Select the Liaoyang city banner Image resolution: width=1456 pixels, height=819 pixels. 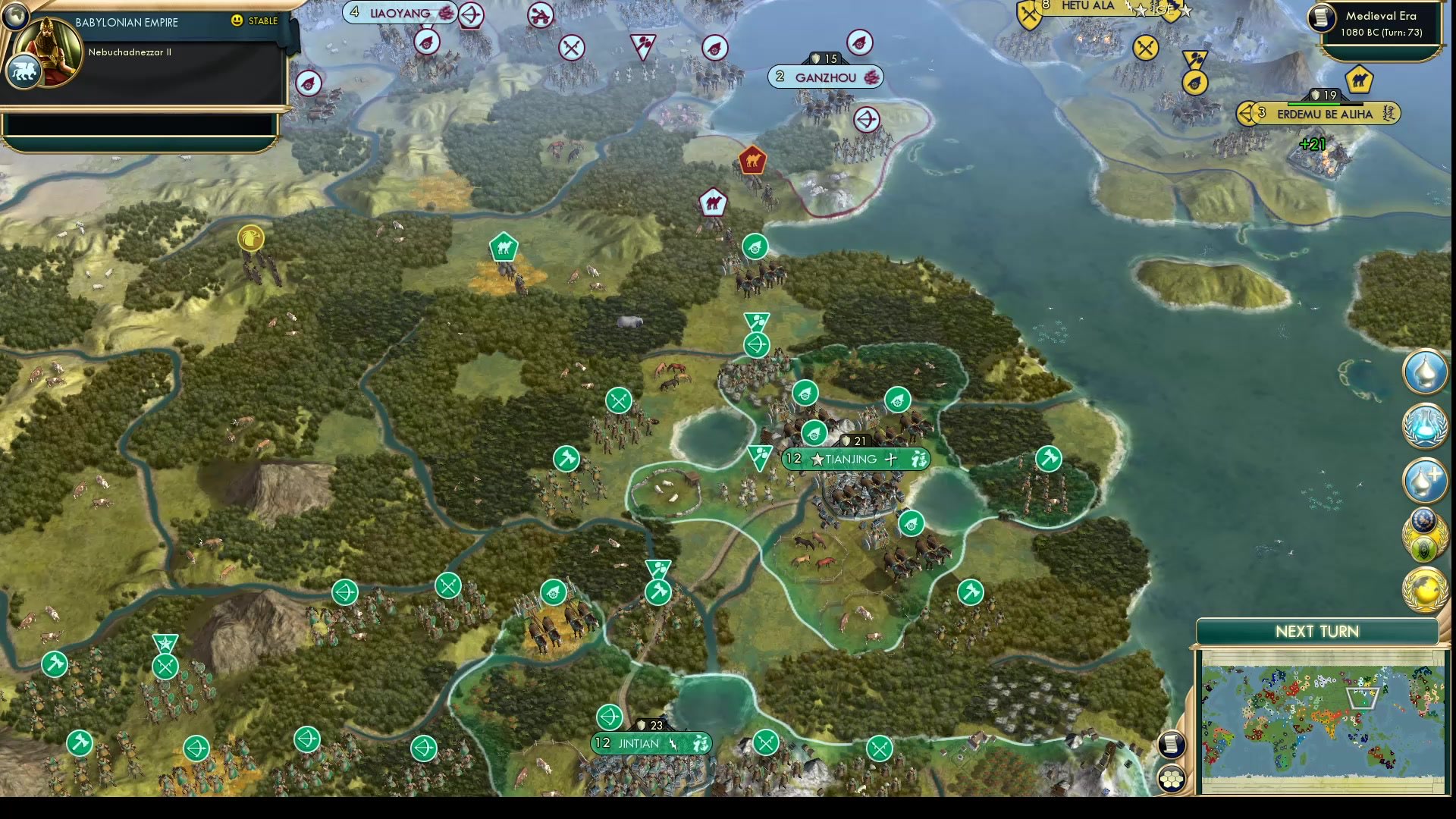(400, 13)
